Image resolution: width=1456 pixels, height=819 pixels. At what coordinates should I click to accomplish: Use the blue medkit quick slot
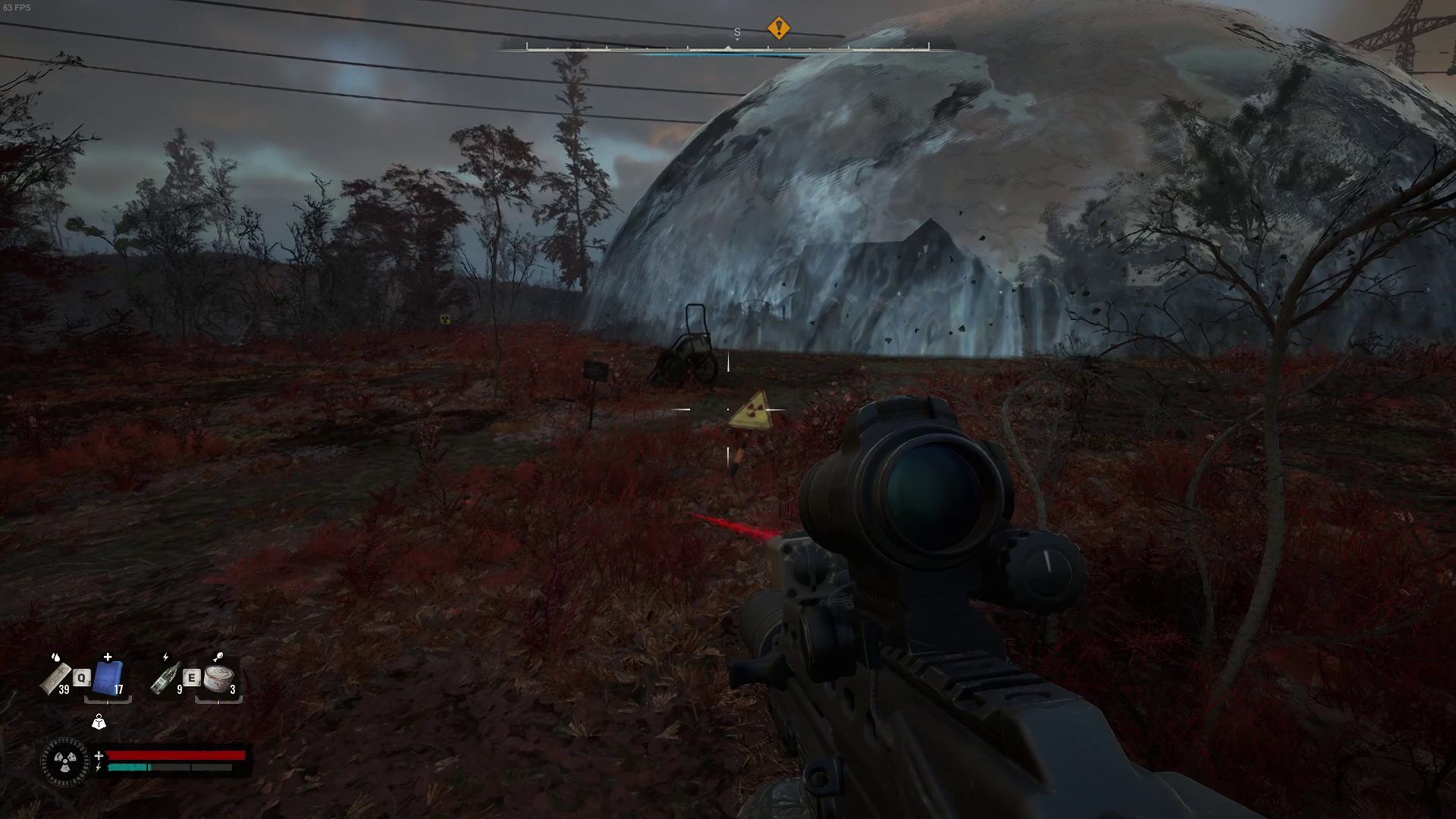(x=108, y=677)
